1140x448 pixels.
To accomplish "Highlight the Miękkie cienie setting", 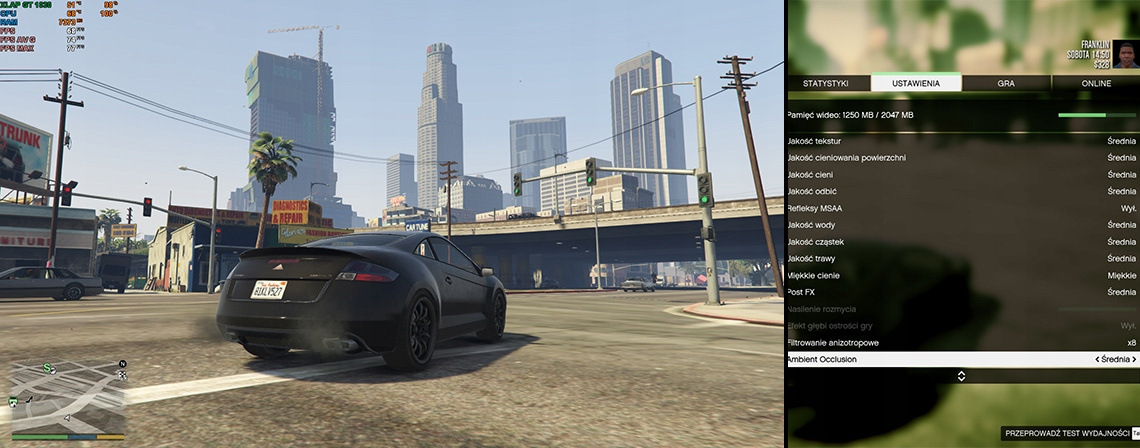I will coord(962,275).
